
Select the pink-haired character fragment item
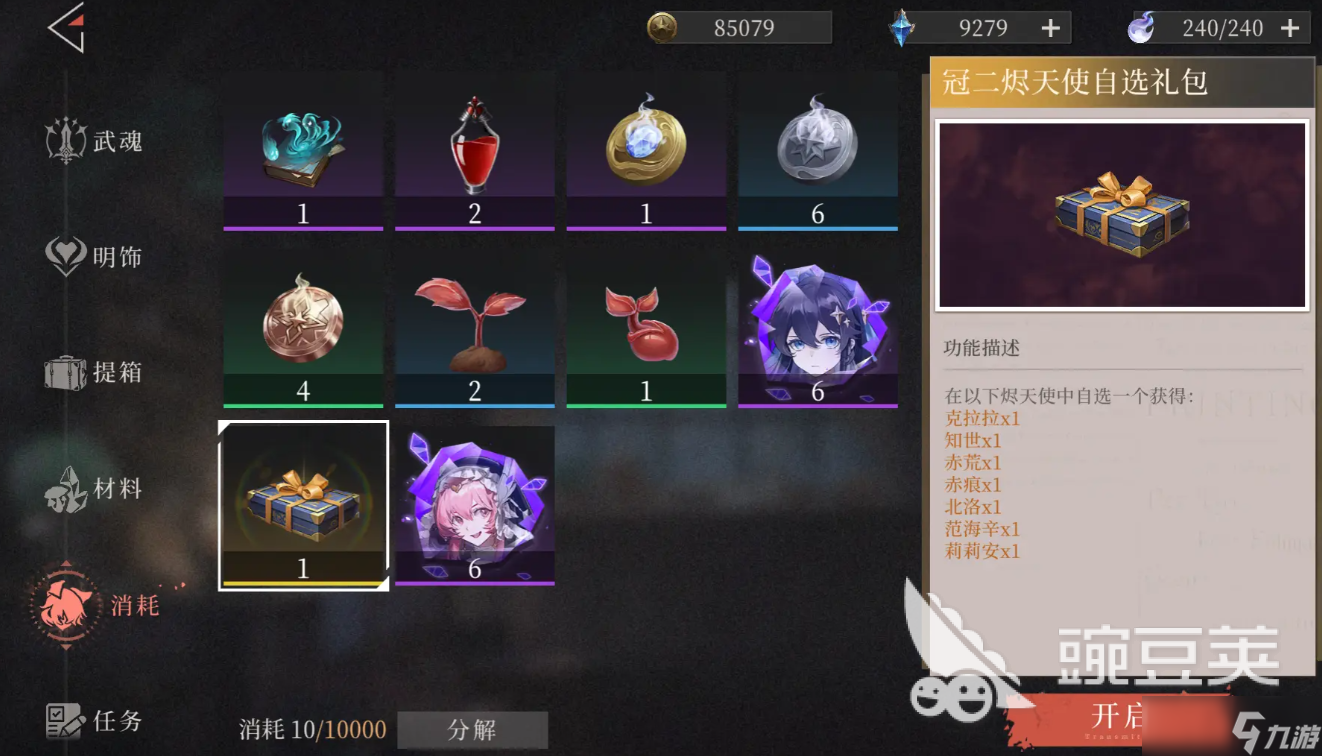(474, 503)
